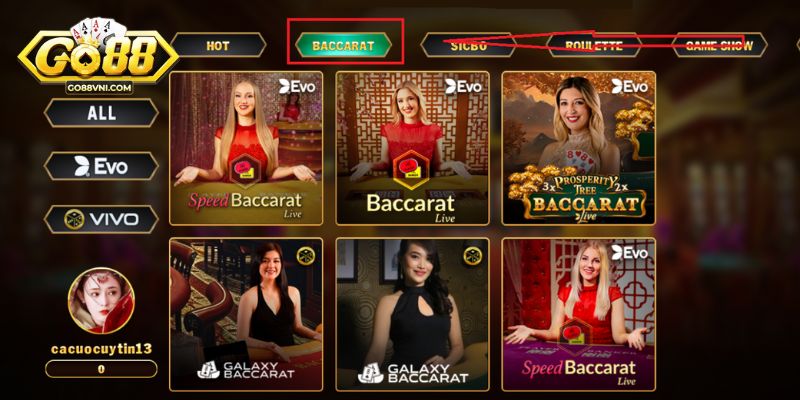Filter games by VIVO provider
This screenshot has height=400, width=800.
[x=101, y=219]
